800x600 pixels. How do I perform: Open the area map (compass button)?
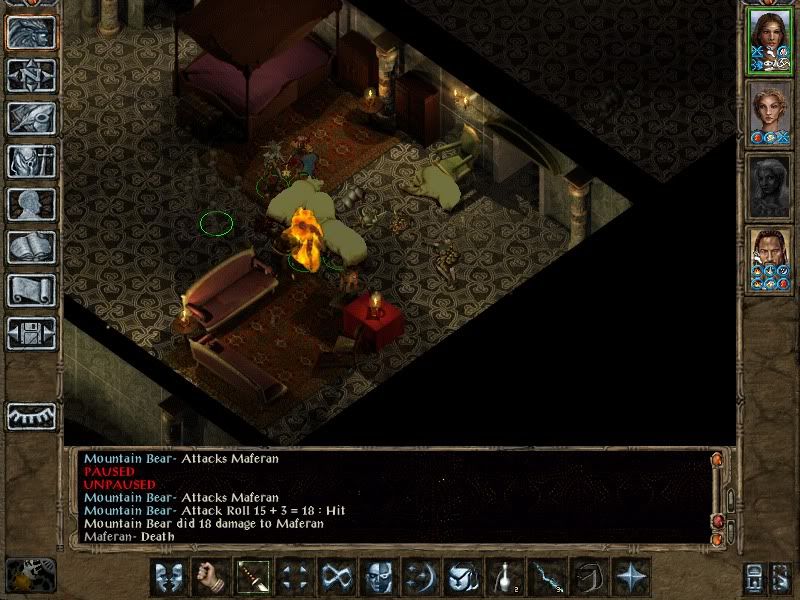(x=30, y=75)
